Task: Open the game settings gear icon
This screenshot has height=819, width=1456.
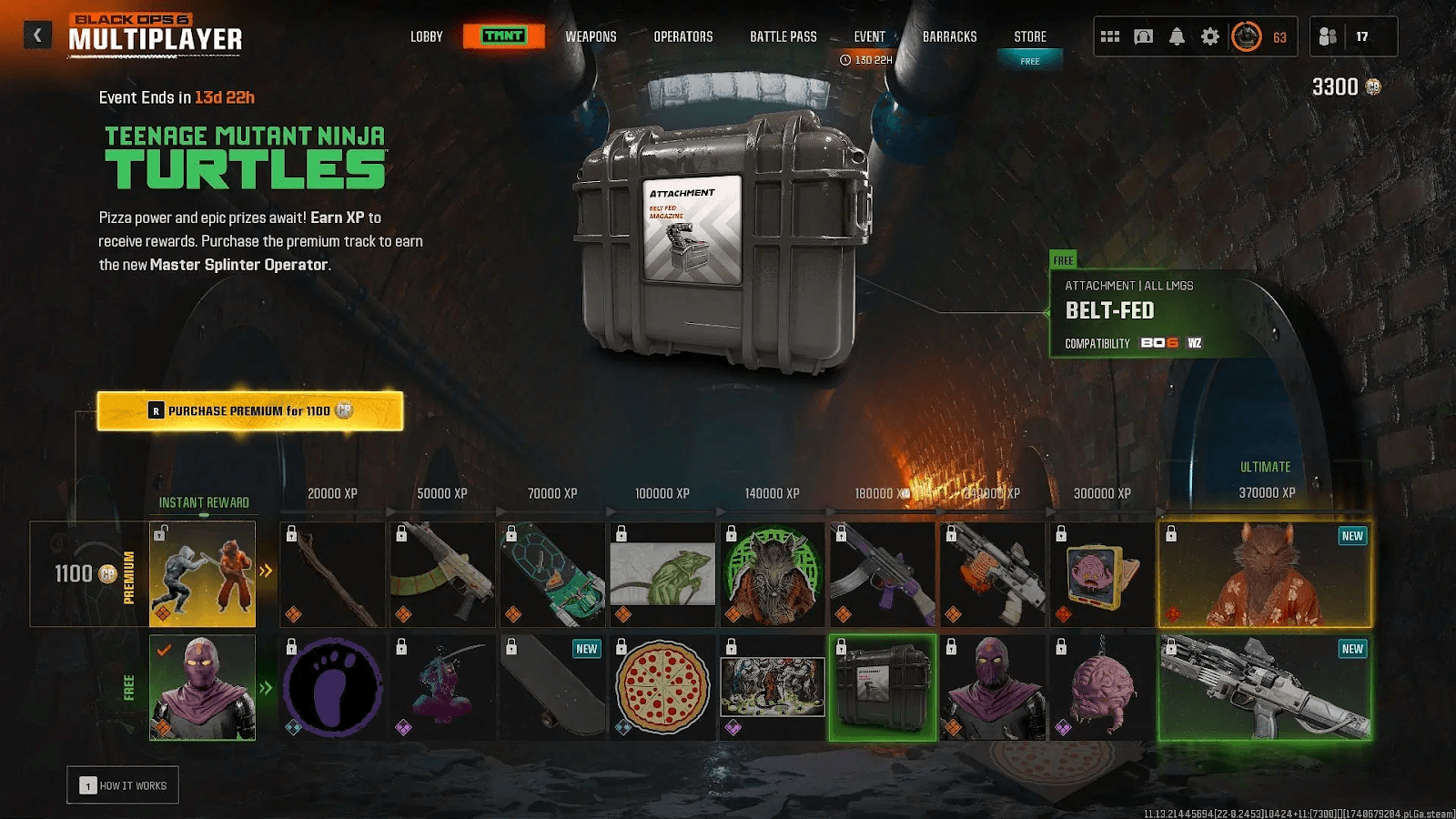Action: pyautogui.click(x=1210, y=36)
